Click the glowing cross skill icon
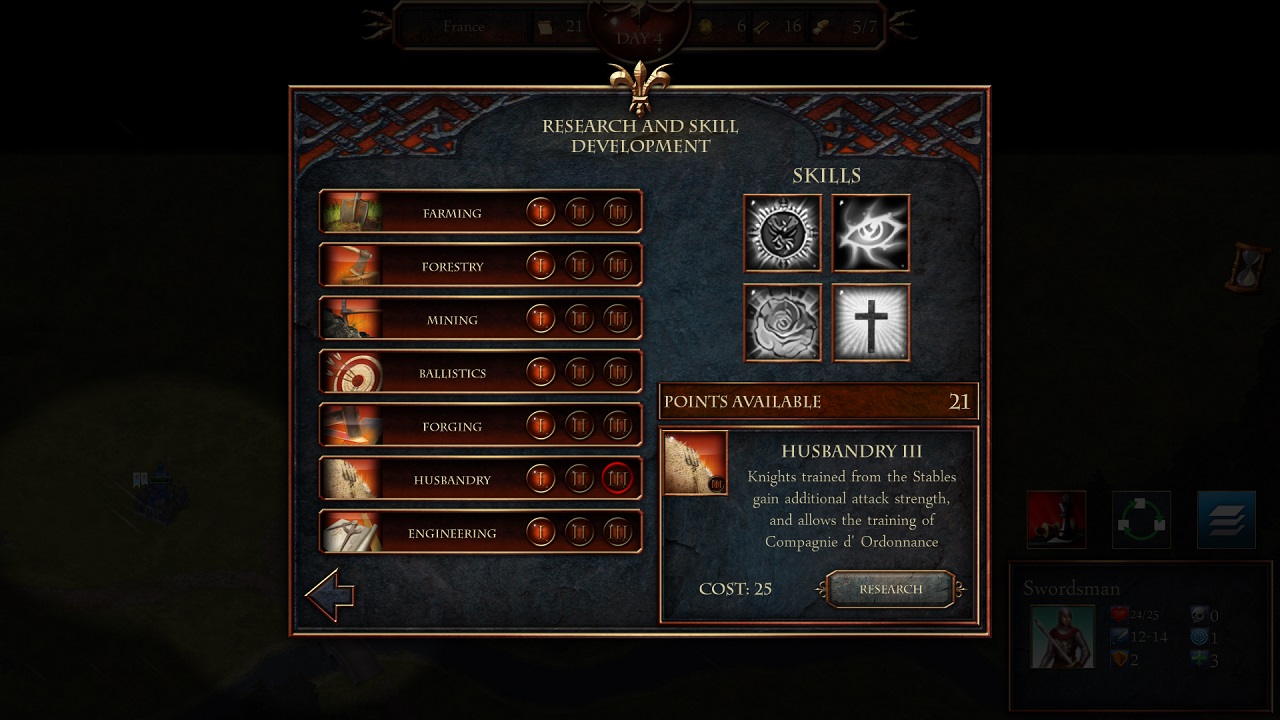The height and width of the screenshot is (720, 1280). click(869, 321)
